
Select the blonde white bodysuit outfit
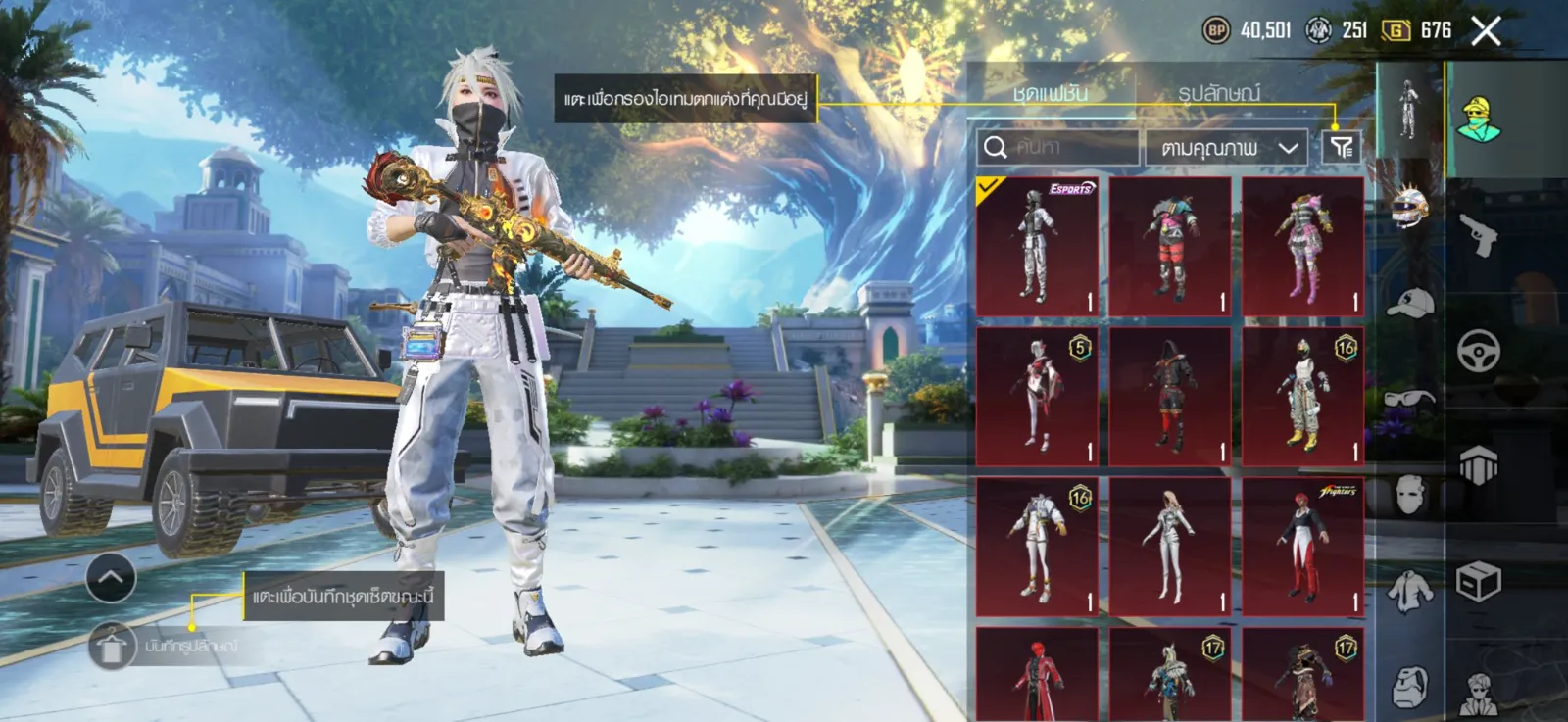pyautogui.click(x=1169, y=546)
